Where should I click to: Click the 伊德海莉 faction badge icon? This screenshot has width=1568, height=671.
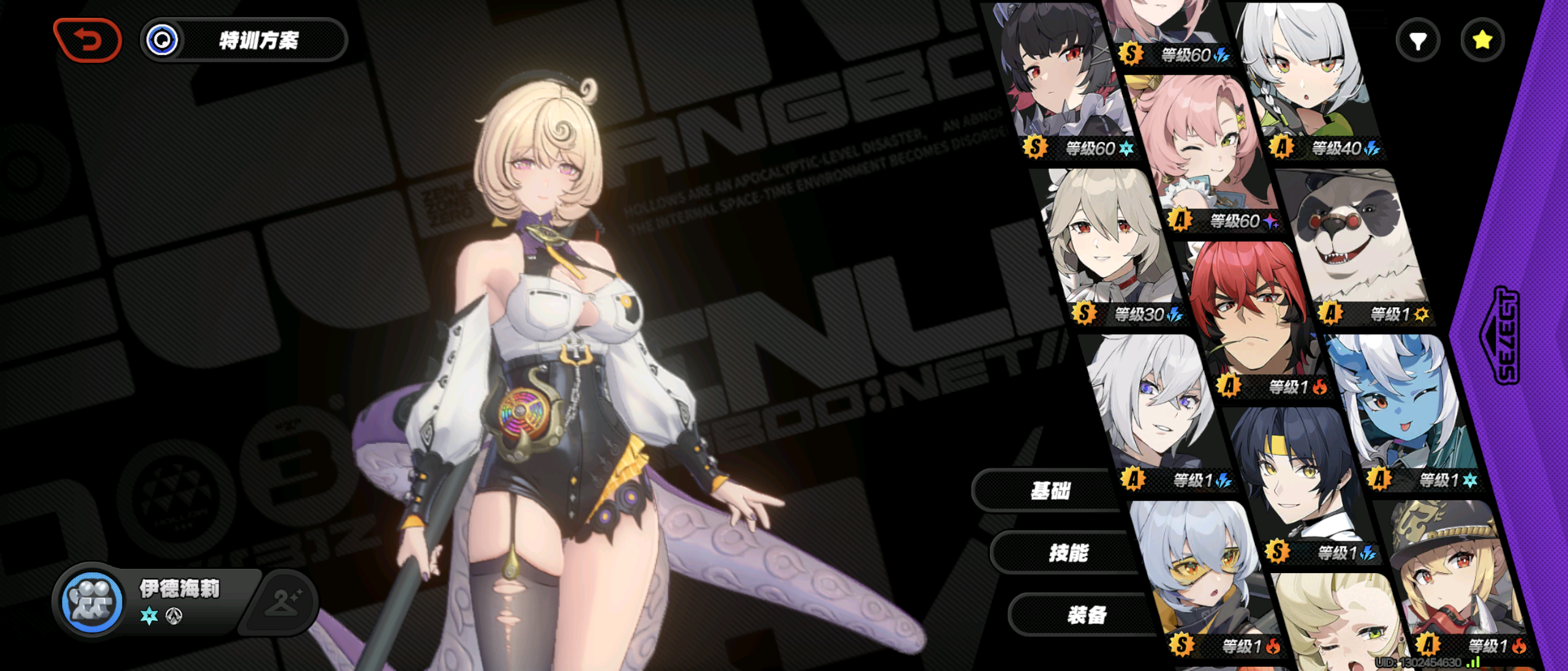coord(92,602)
